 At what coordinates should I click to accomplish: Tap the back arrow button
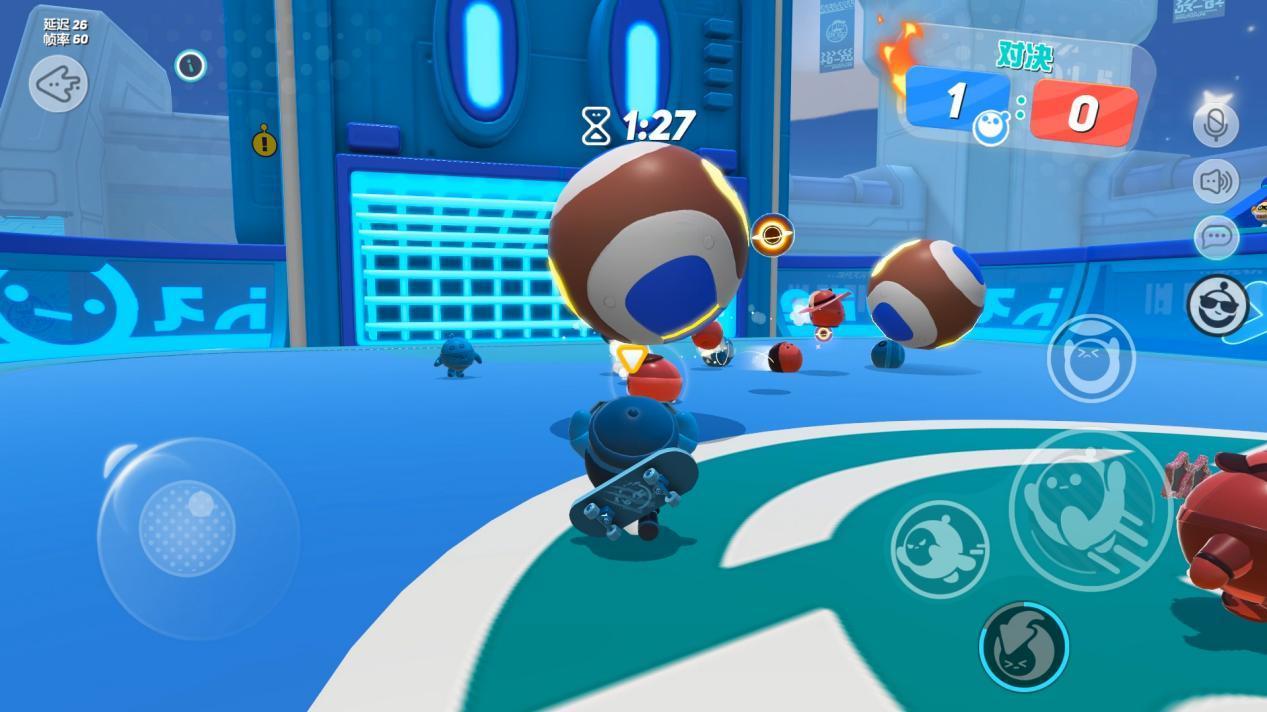tap(58, 84)
